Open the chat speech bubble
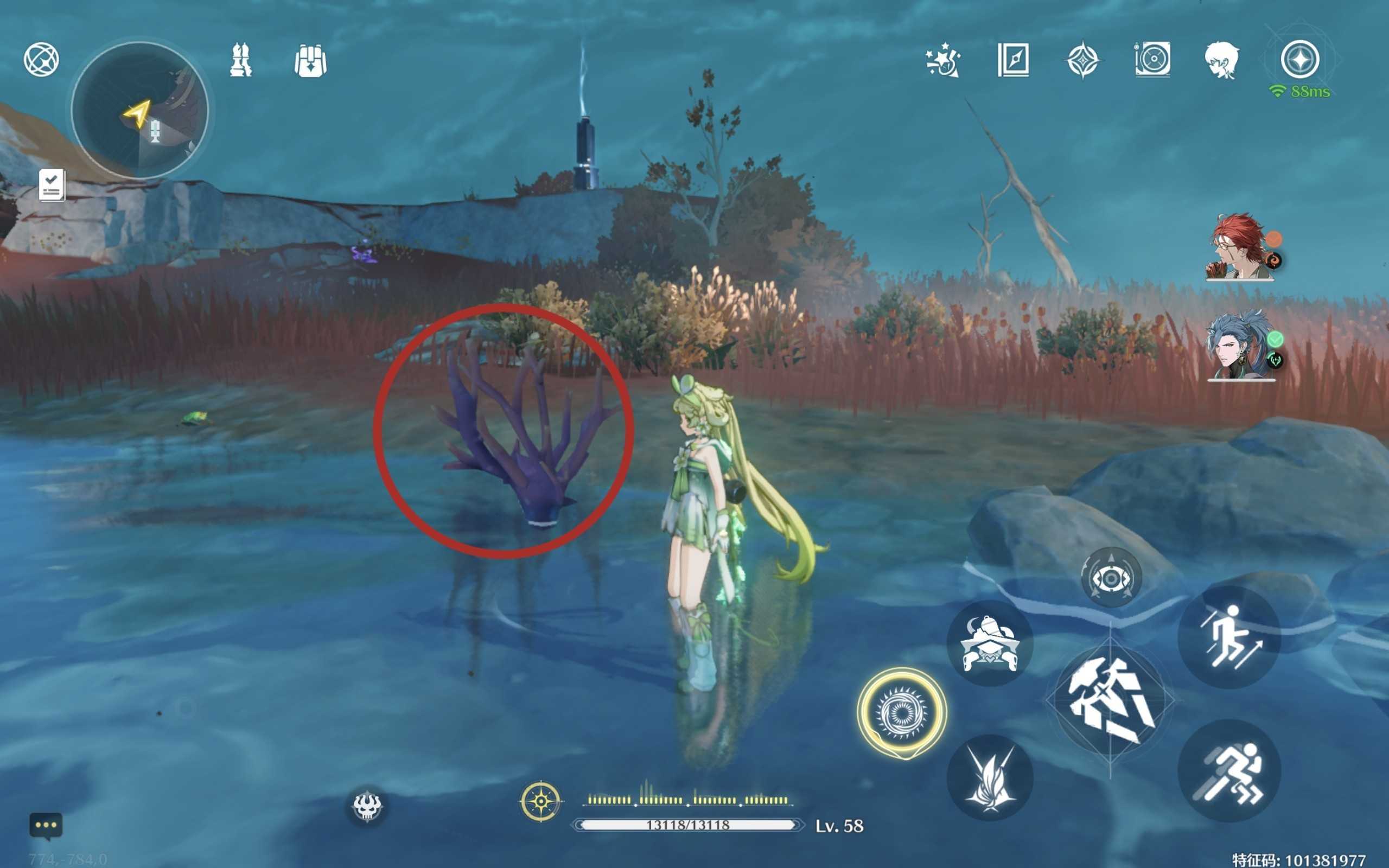Image resolution: width=1389 pixels, height=868 pixels. point(46,826)
